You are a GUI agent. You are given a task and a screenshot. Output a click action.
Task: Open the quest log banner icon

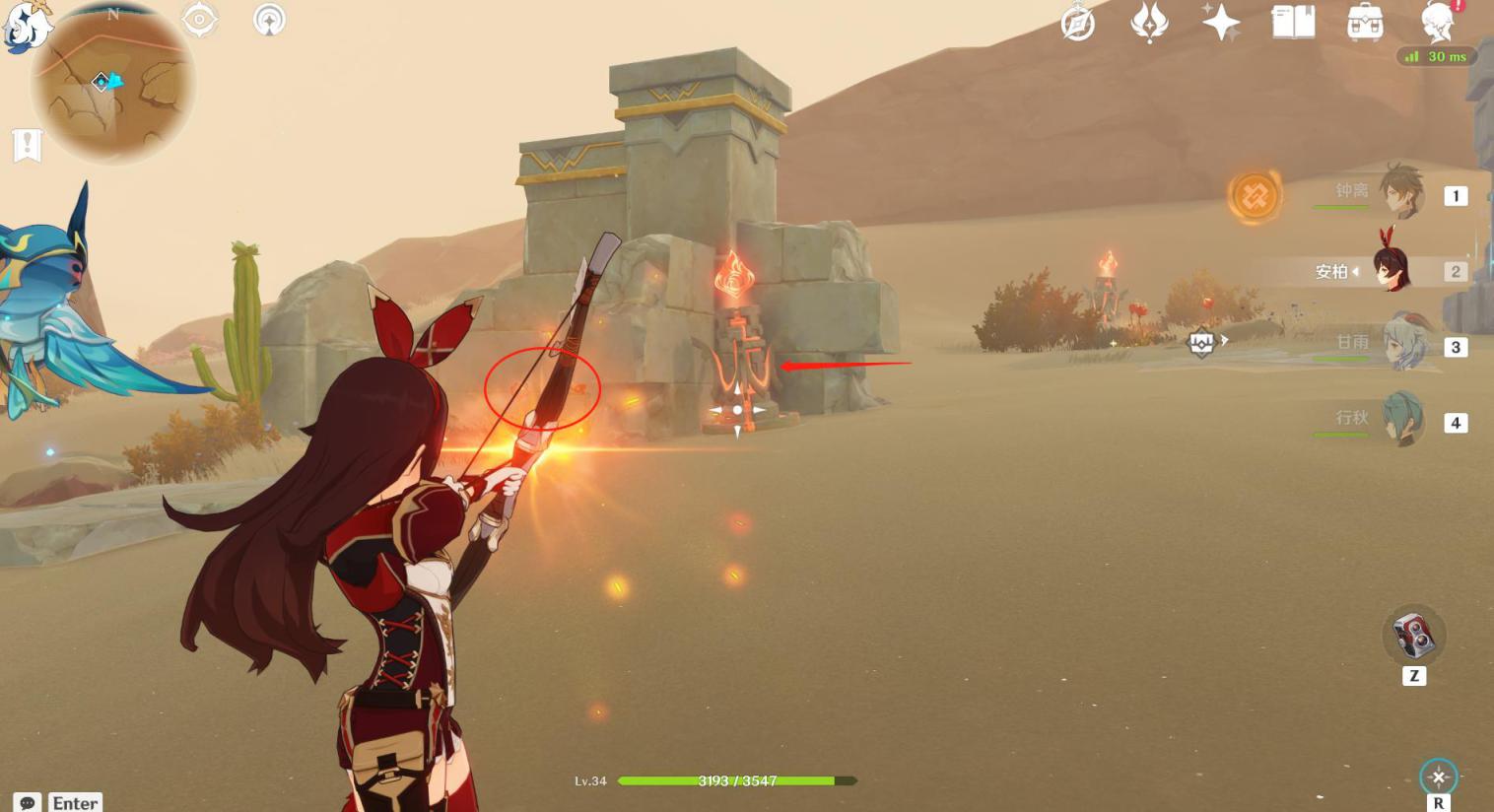pyautogui.click(x=27, y=145)
